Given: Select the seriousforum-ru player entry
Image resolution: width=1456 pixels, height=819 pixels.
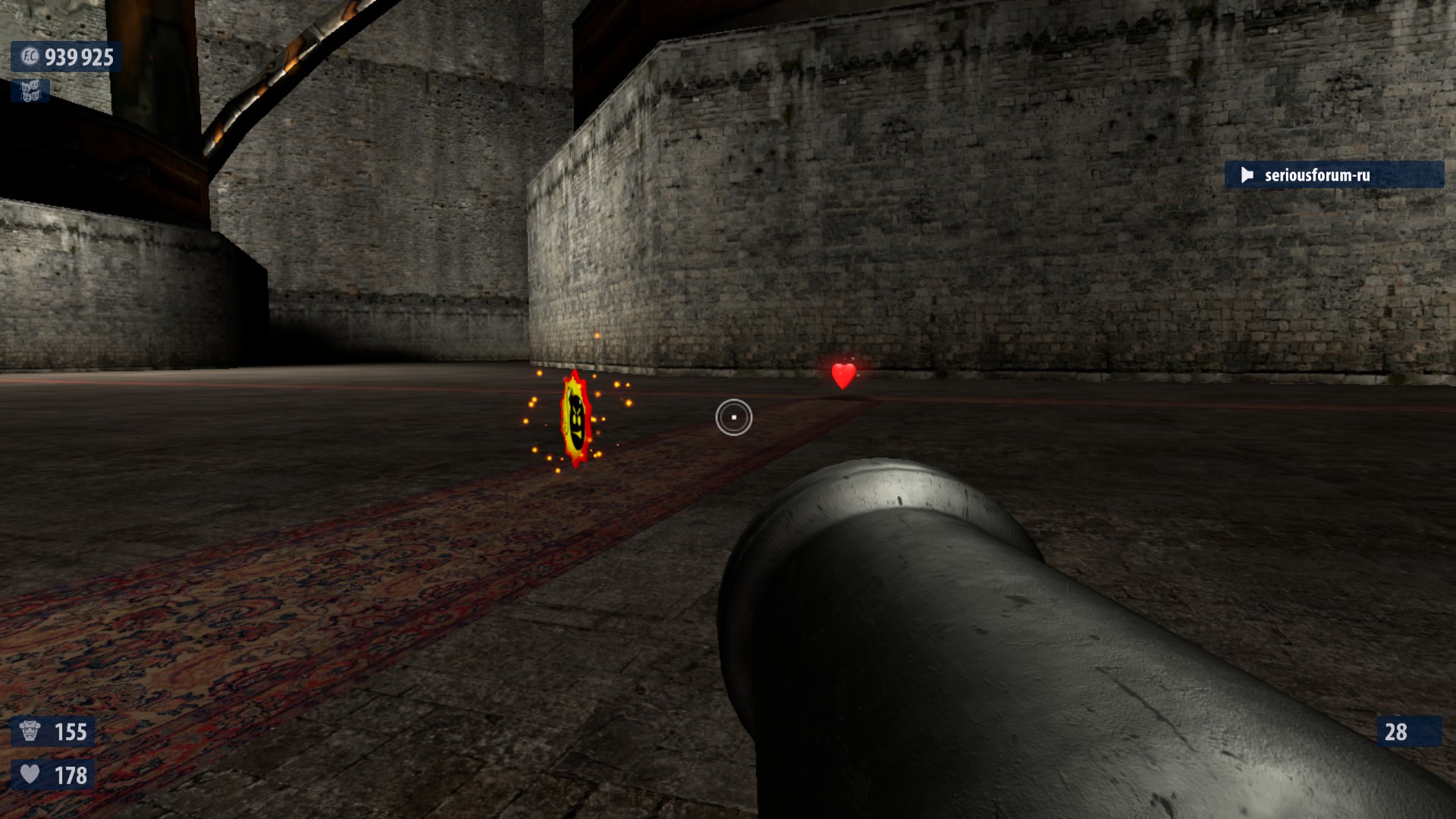Looking at the screenshot, I should pyautogui.click(x=1333, y=175).
